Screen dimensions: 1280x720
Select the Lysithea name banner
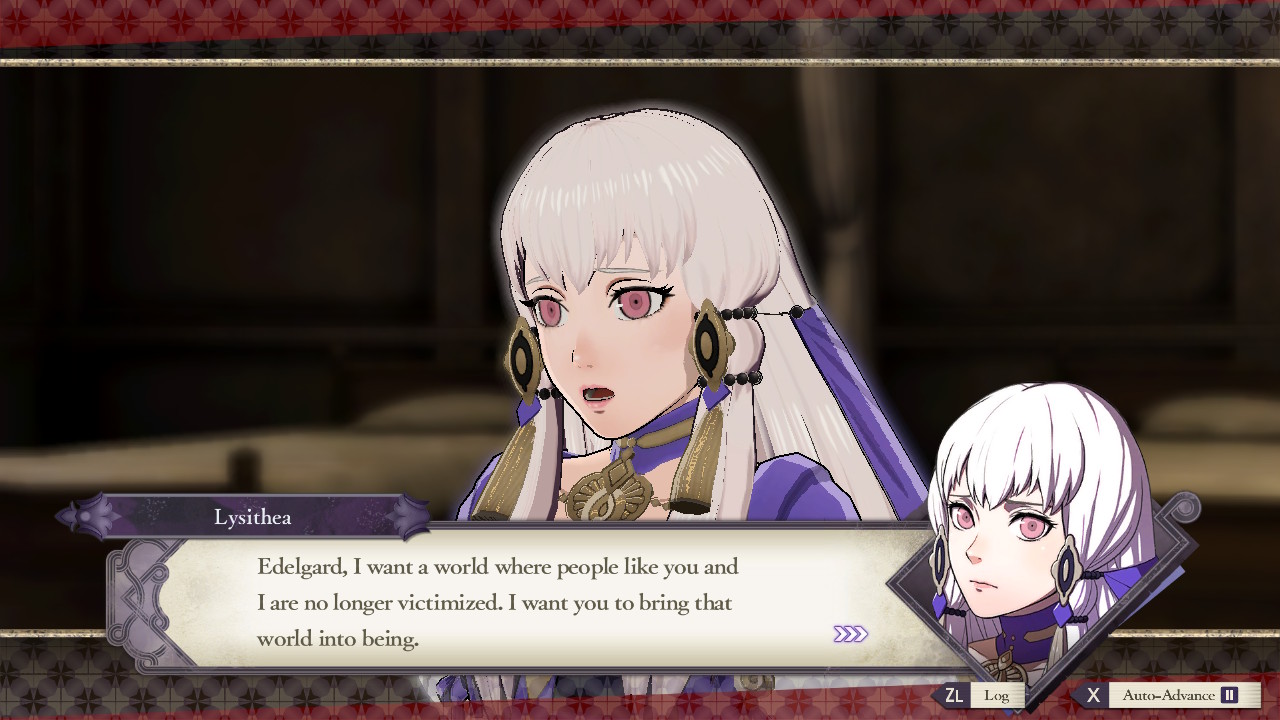pyautogui.click(x=255, y=517)
